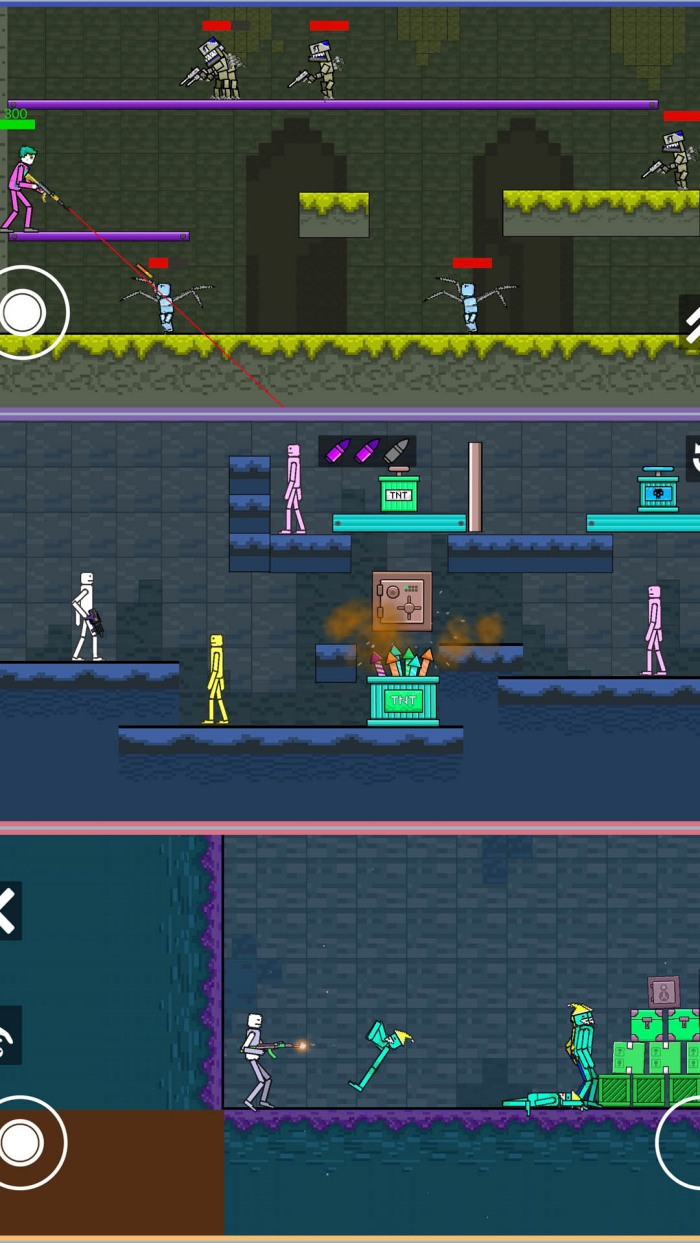Tap the dark button with curved lines icon
The width and height of the screenshot is (700, 1243).
(8, 1036)
